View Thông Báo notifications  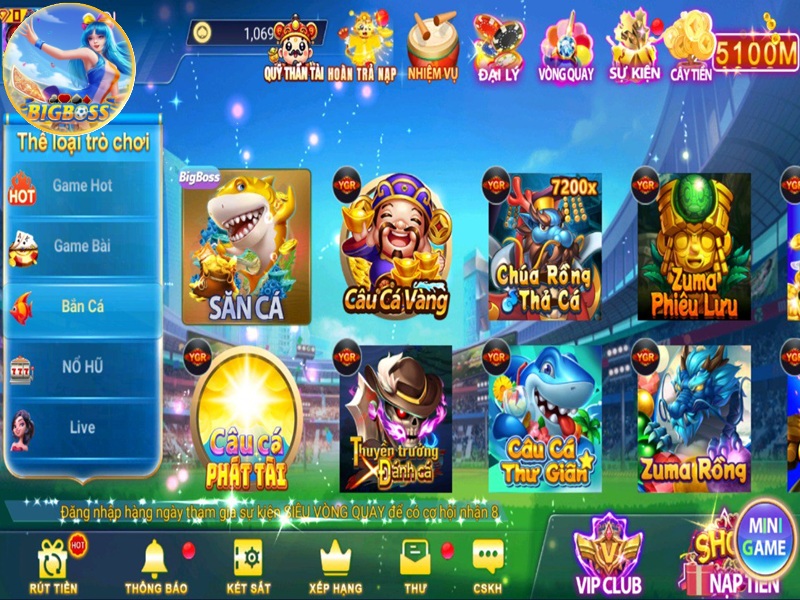153,566
